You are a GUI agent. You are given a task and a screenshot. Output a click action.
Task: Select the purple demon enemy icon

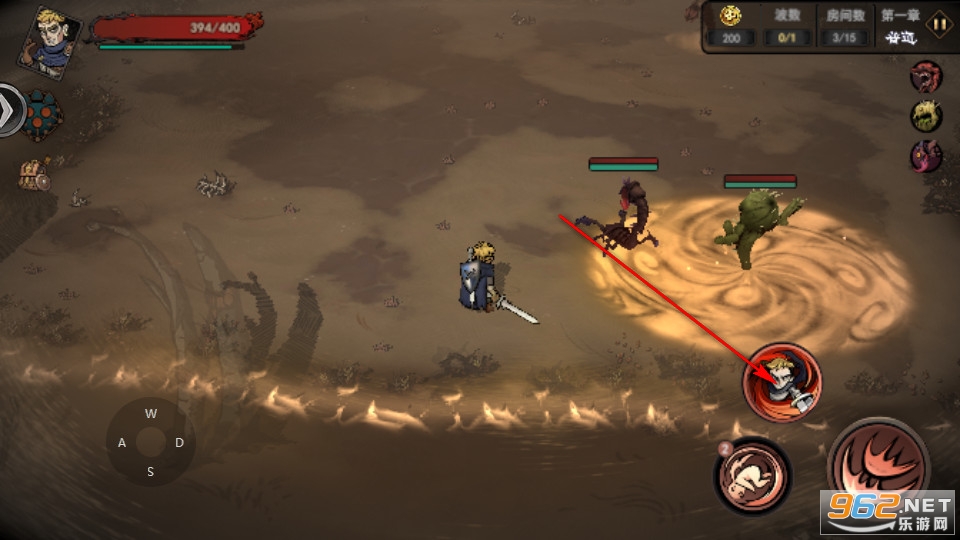(x=926, y=155)
